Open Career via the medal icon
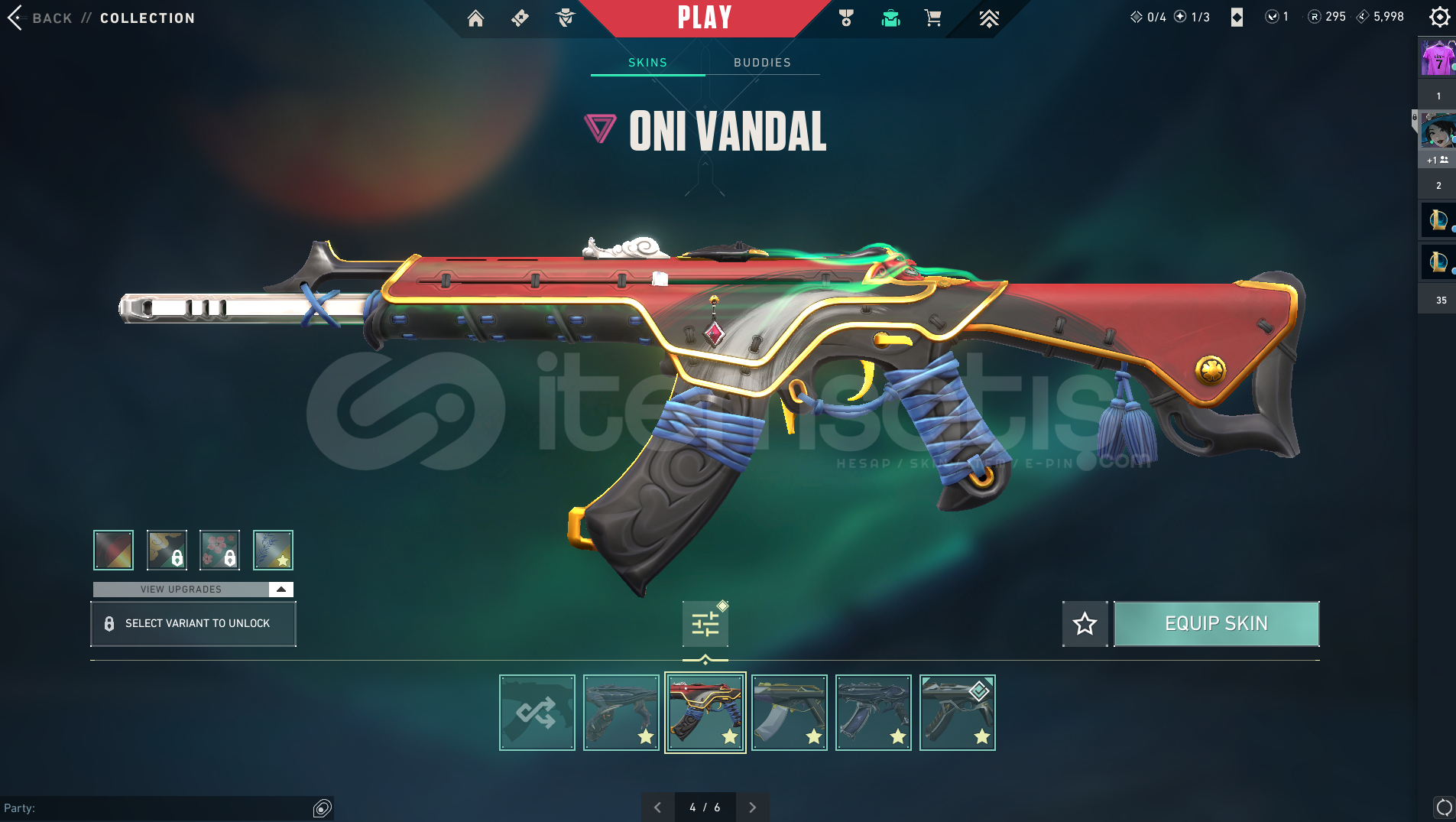 pos(845,18)
